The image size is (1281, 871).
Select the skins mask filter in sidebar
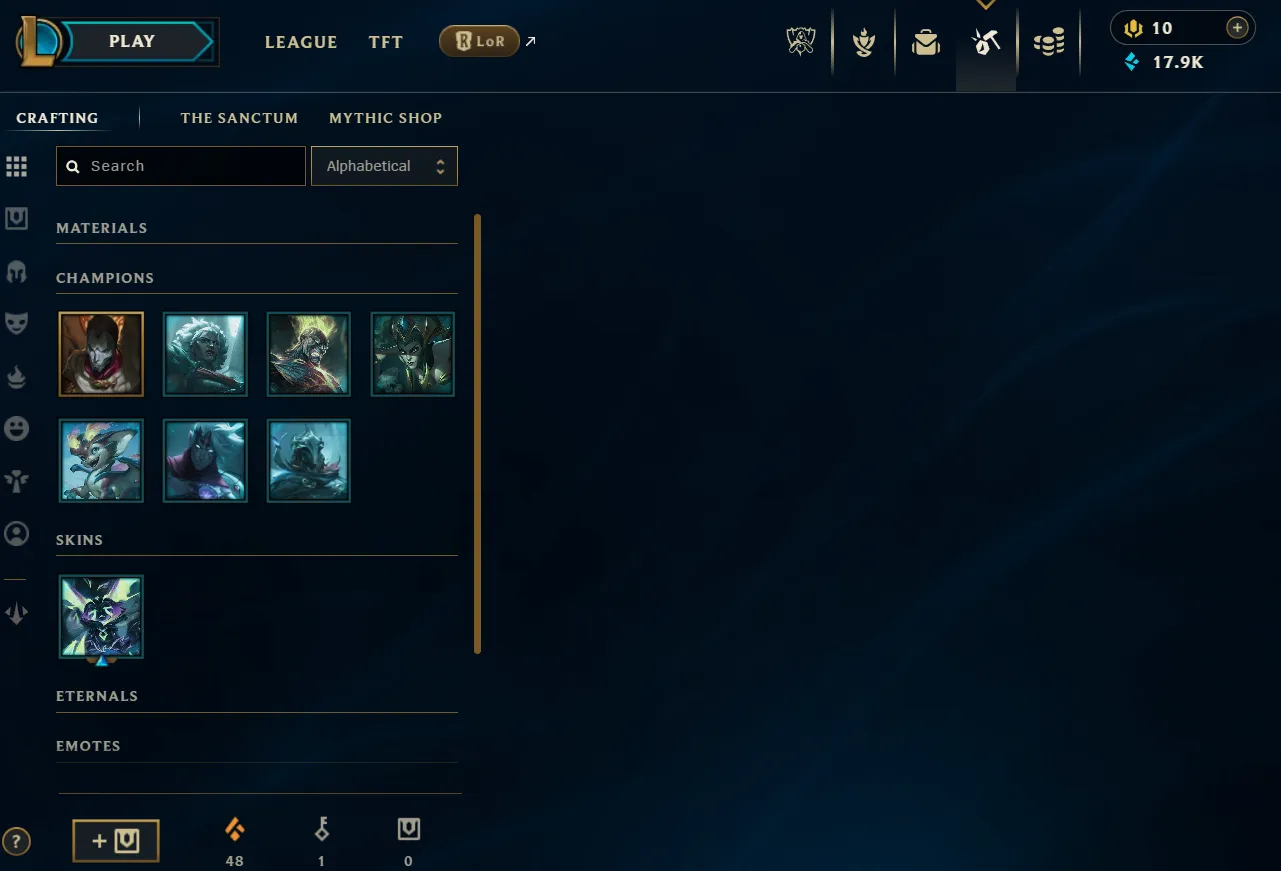[x=17, y=322]
